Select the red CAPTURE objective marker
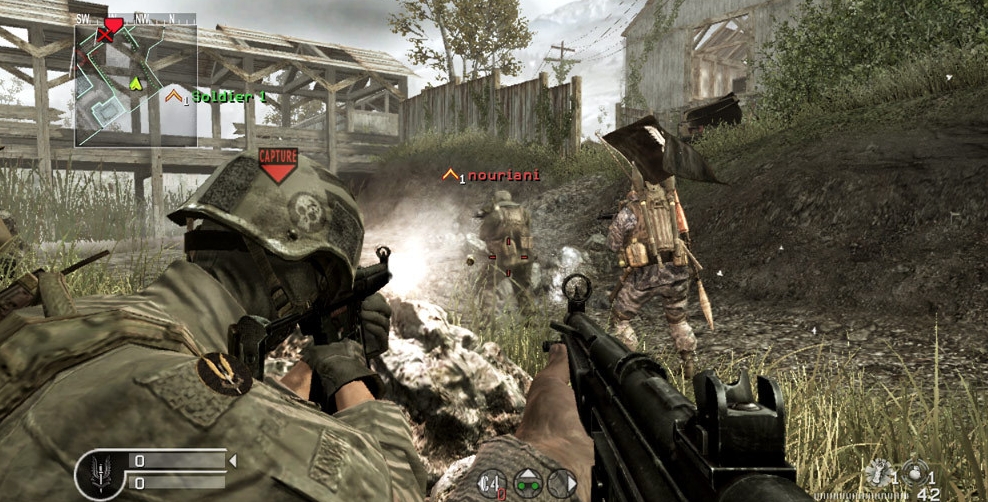The height and width of the screenshot is (502, 988). click(277, 164)
